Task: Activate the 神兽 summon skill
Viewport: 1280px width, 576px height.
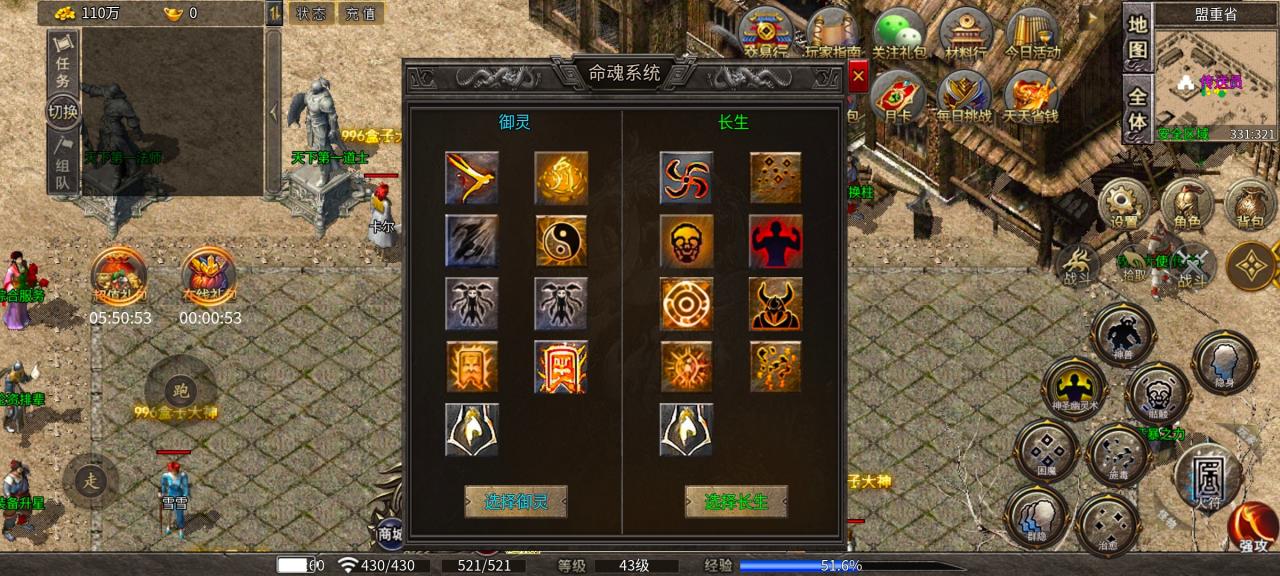Action: tap(1123, 335)
